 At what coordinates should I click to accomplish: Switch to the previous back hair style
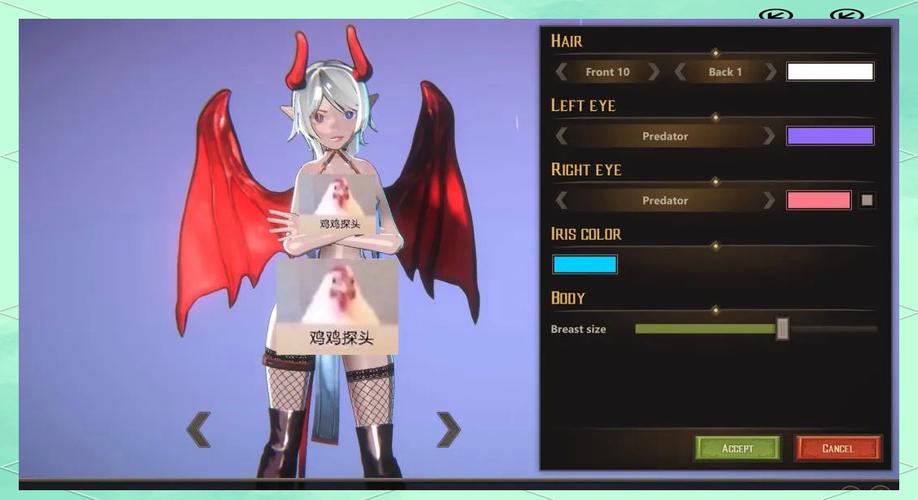[x=680, y=72]
